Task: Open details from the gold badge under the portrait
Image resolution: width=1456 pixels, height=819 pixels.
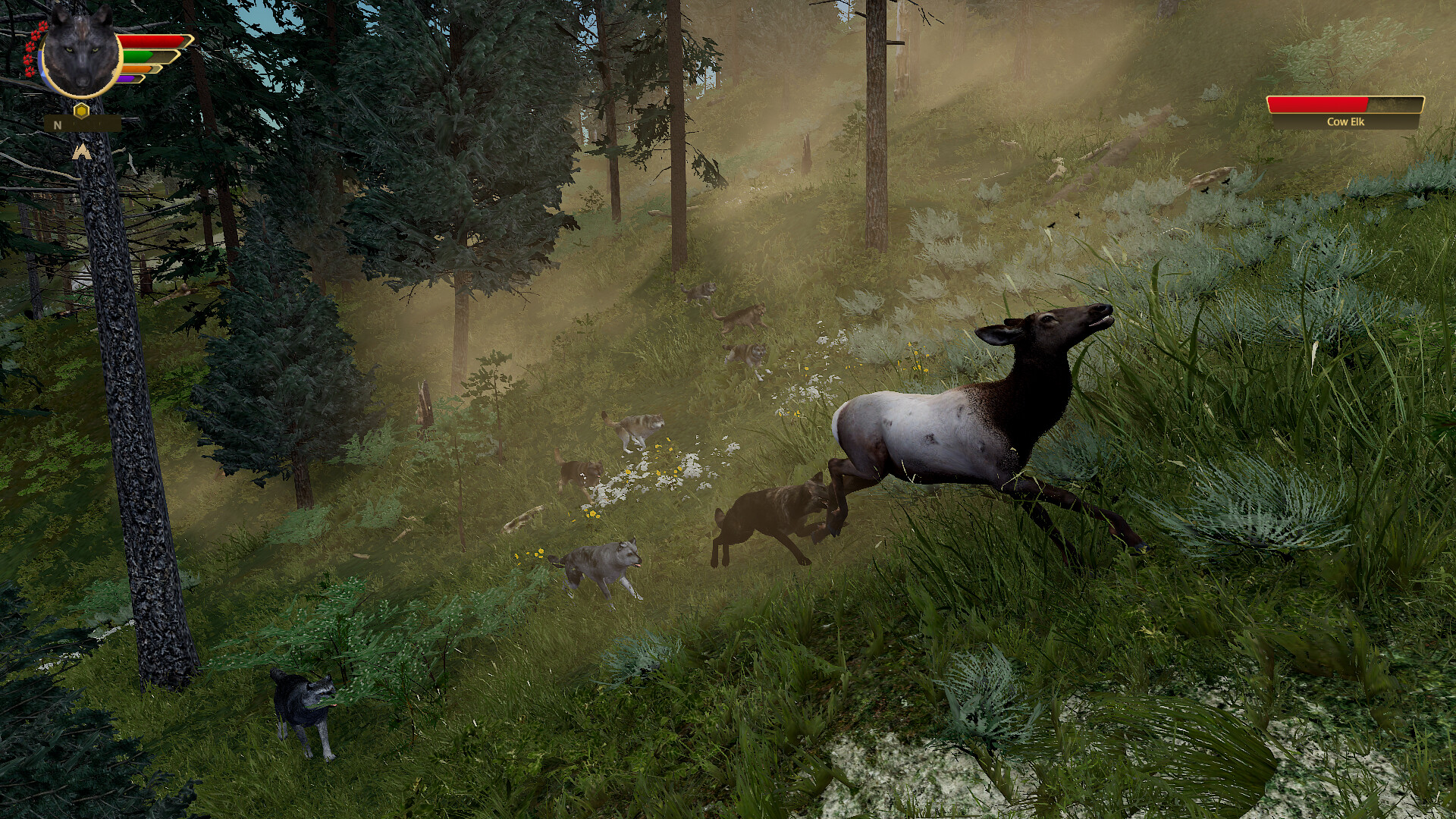Action: click(x=81, y=111)
